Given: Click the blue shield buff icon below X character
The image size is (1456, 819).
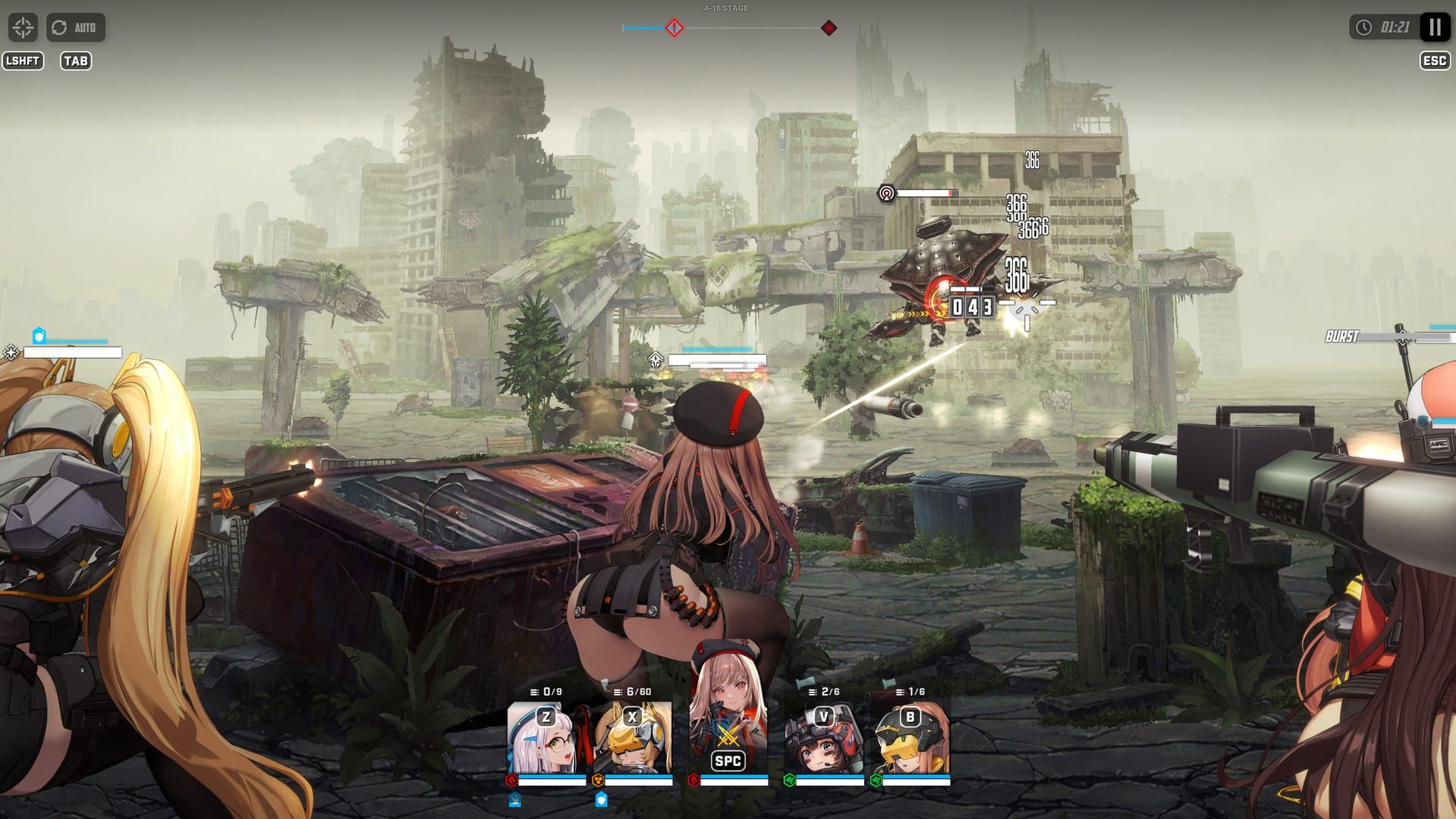Looking at the screenshot, I should point(602,800).
